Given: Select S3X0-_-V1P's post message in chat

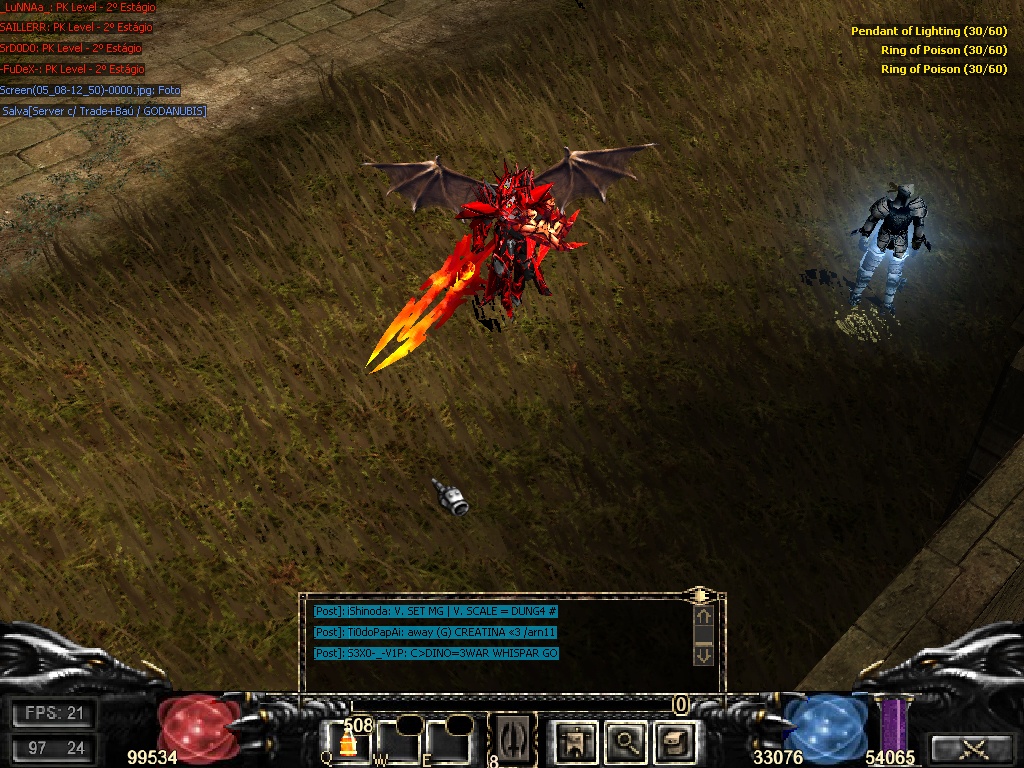Looking at the screenshot, I should coord(436,653).
